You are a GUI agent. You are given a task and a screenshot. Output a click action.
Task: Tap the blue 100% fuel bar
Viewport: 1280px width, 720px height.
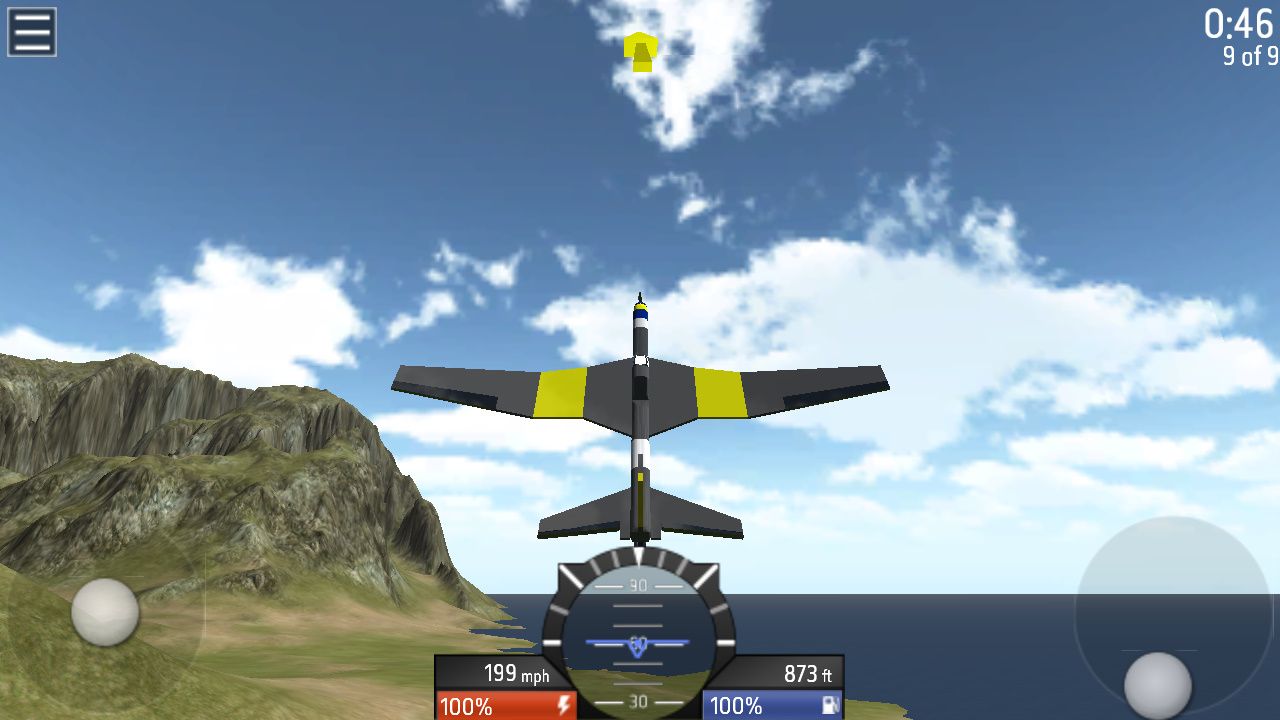tap(750, 706)
